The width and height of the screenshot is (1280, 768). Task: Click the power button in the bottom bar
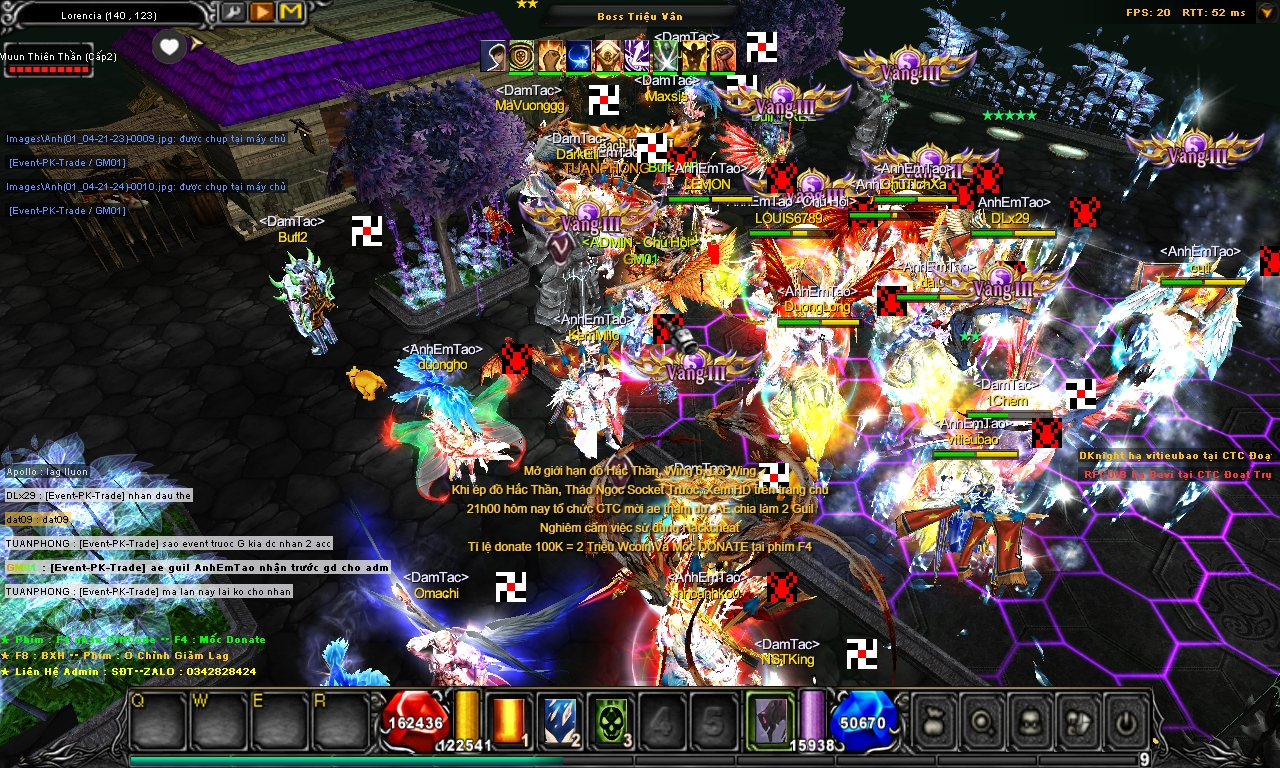tap(1128, 719)
